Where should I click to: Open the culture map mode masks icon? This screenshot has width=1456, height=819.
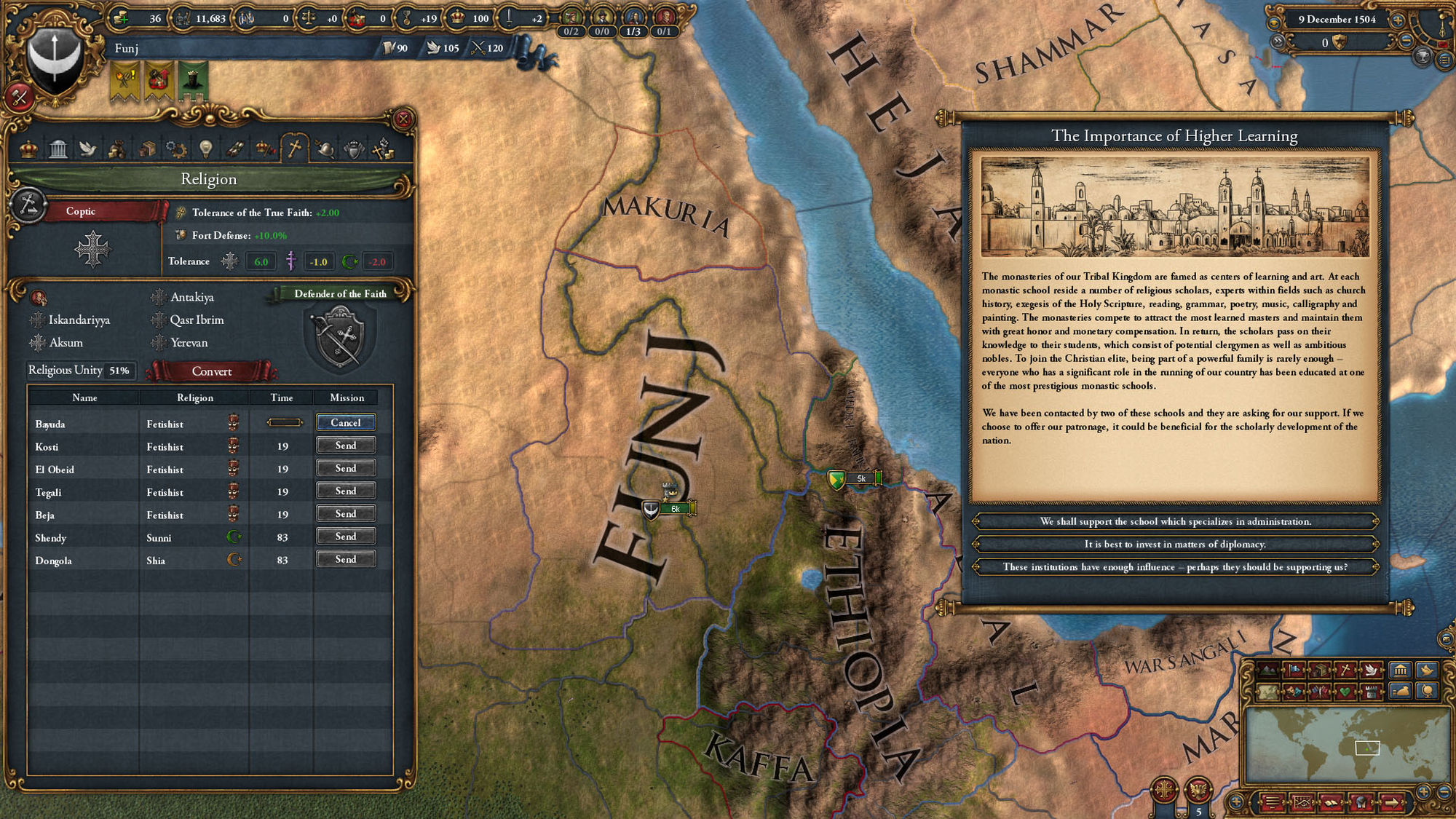point(1294,692)
